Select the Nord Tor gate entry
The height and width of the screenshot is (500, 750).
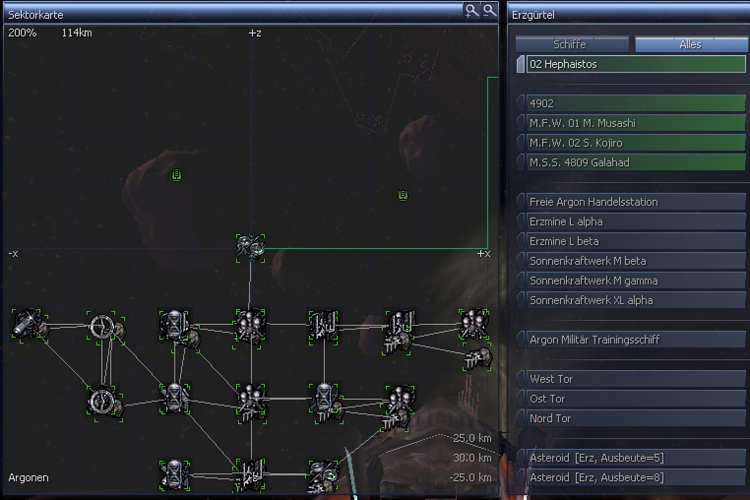[x=635, y=418]
